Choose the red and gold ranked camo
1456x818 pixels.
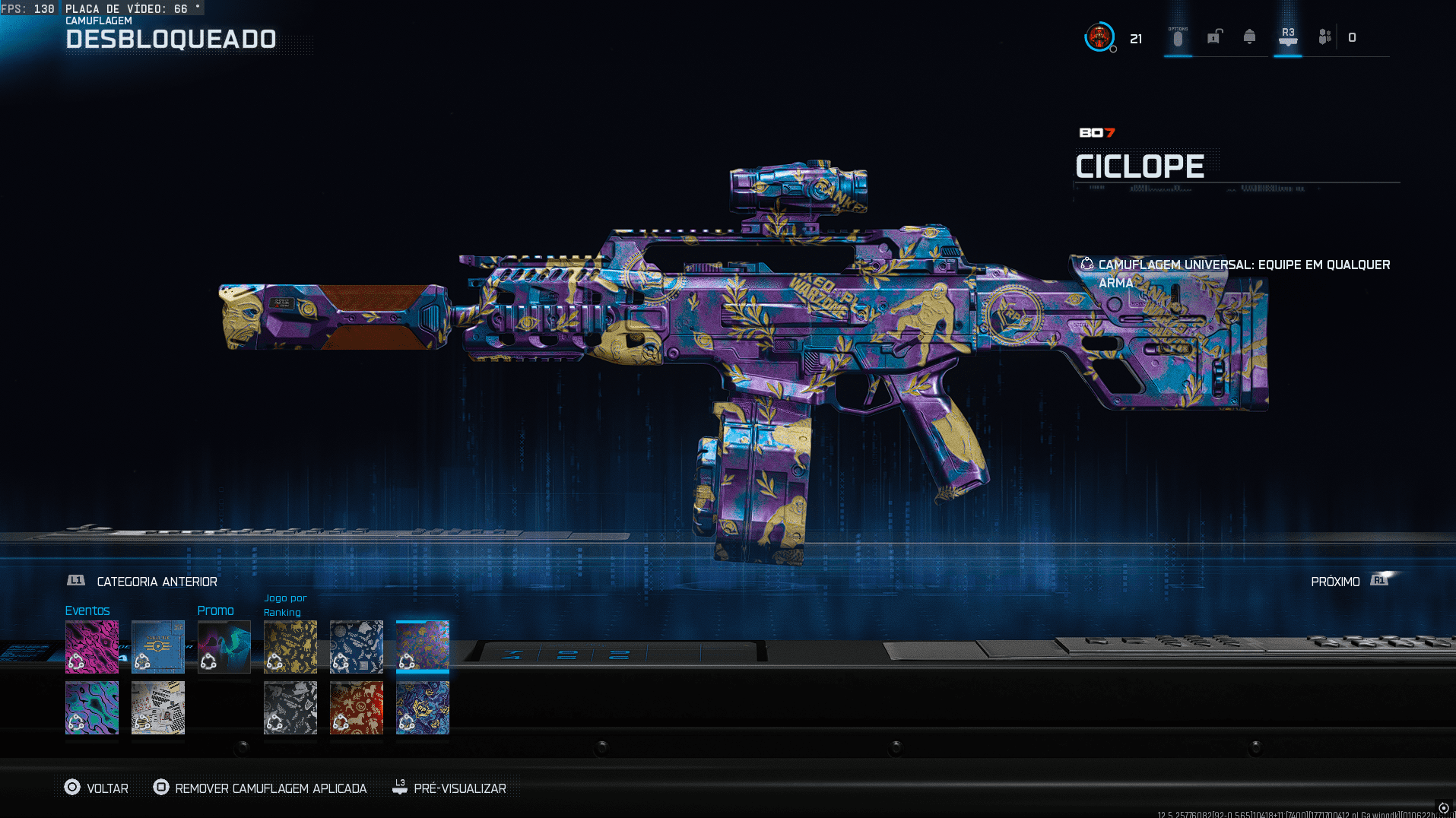pyautogui.click(x=357, y=708)
